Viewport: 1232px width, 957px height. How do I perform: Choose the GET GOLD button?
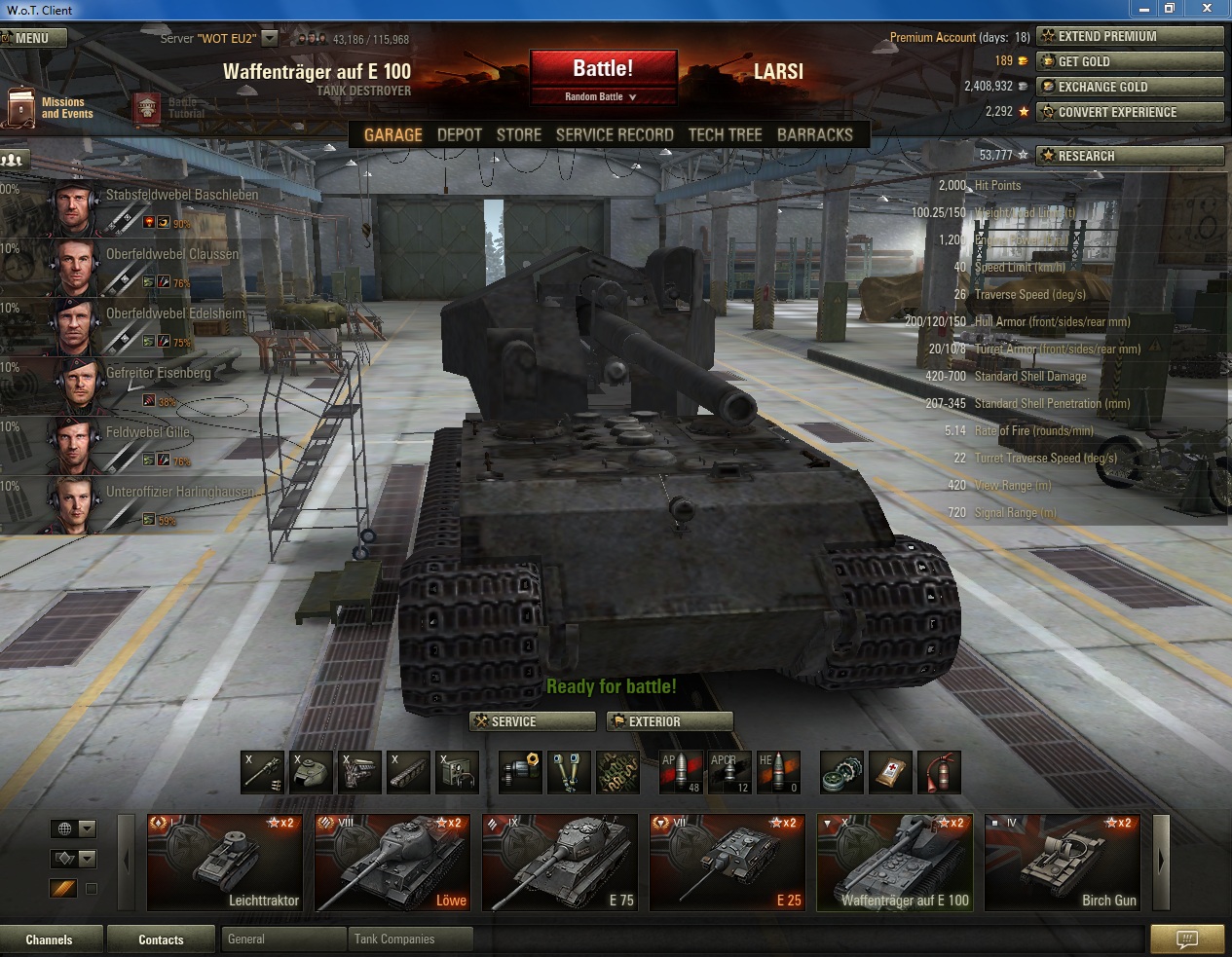coord(1130,61)
